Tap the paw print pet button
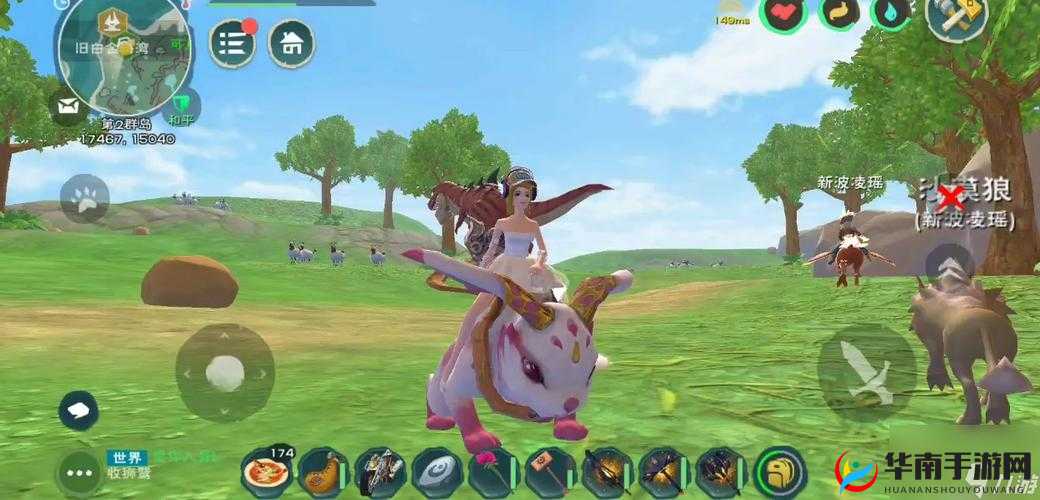Viewport: 1040px width, 500px height. click(x=84, y=198)
